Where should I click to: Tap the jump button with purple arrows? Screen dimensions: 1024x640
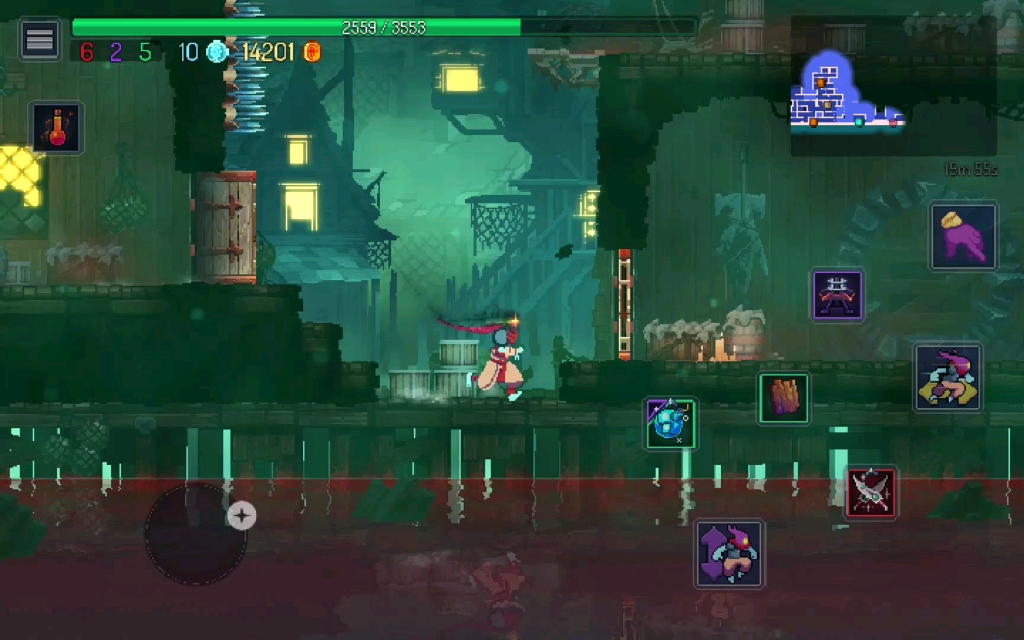coord(729,553)
